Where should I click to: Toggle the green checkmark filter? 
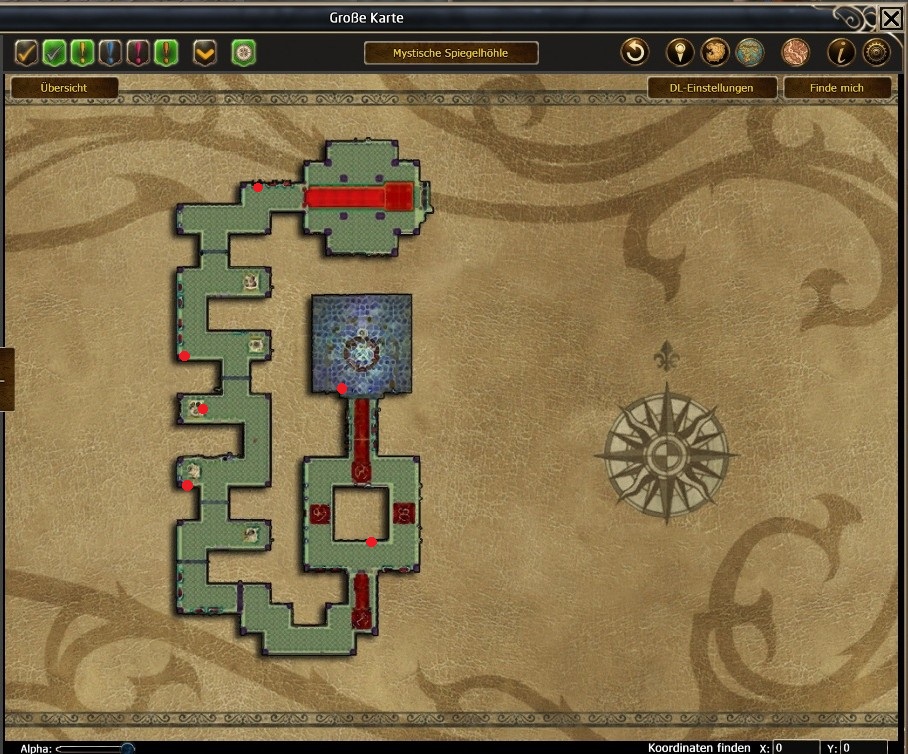click(55, 52)
